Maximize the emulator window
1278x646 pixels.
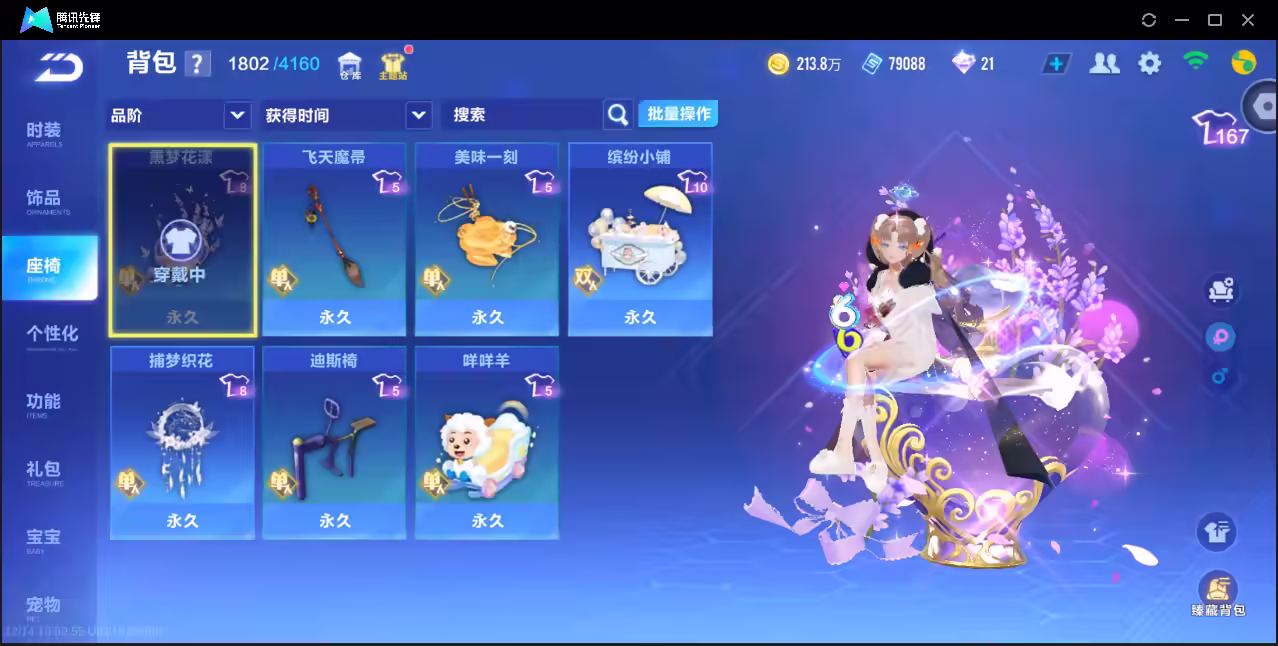[1215, 20]
